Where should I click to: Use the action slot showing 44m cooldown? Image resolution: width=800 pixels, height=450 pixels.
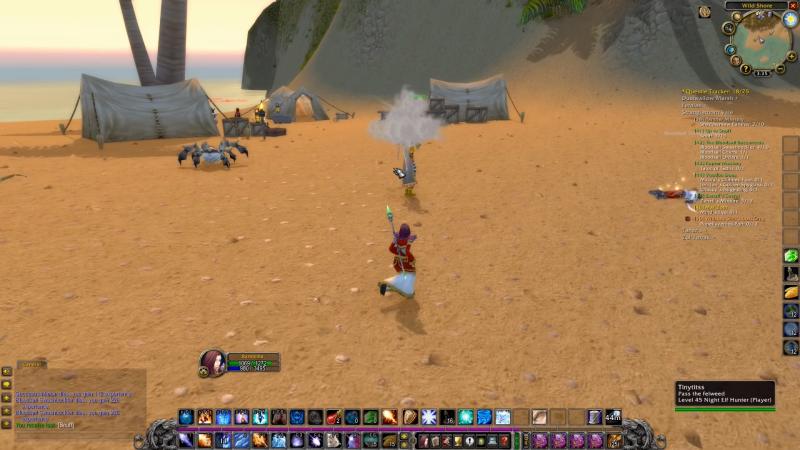click(612, 417)
